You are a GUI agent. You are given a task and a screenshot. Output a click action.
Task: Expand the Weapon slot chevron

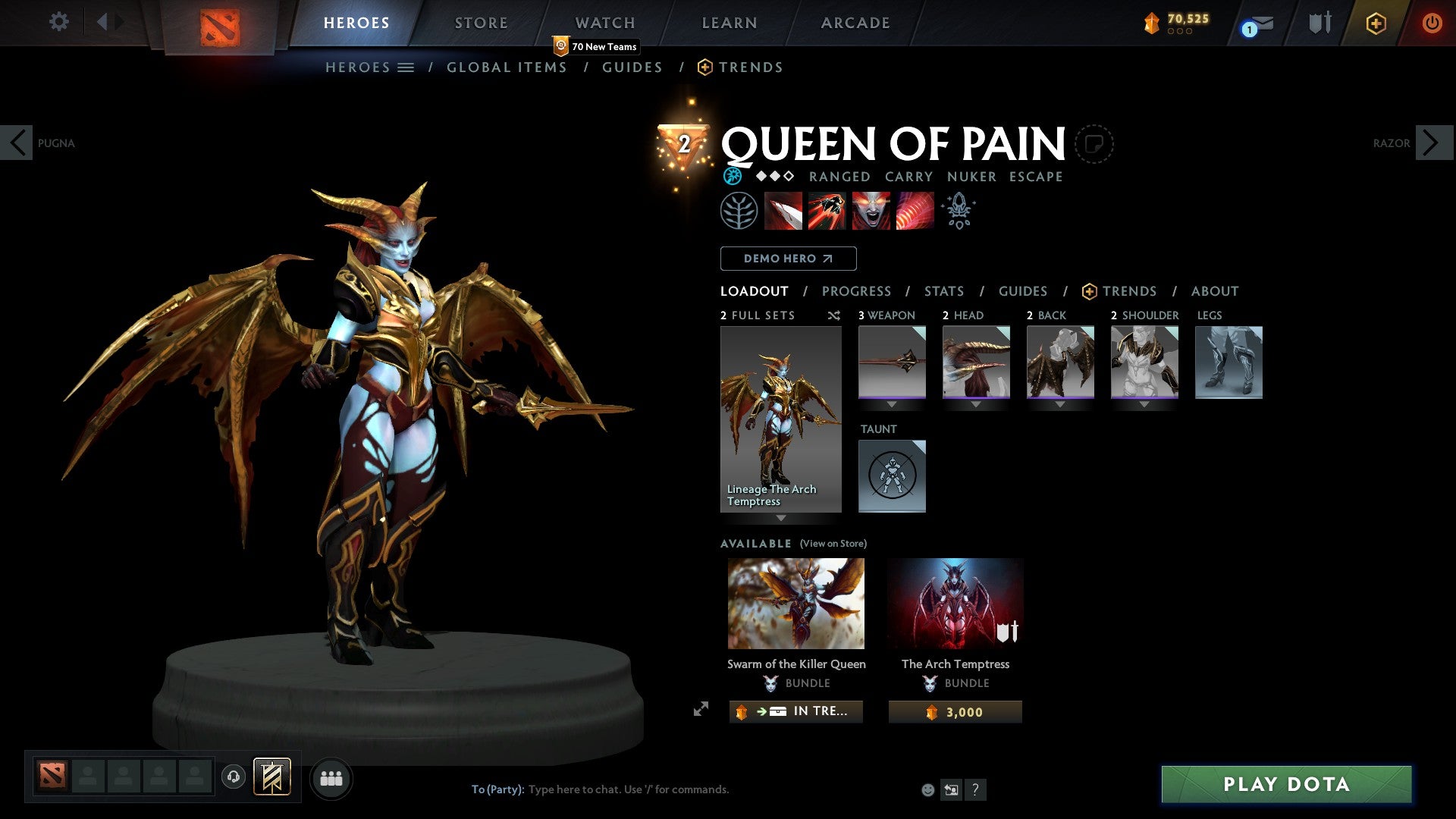(x=892, y=404)
